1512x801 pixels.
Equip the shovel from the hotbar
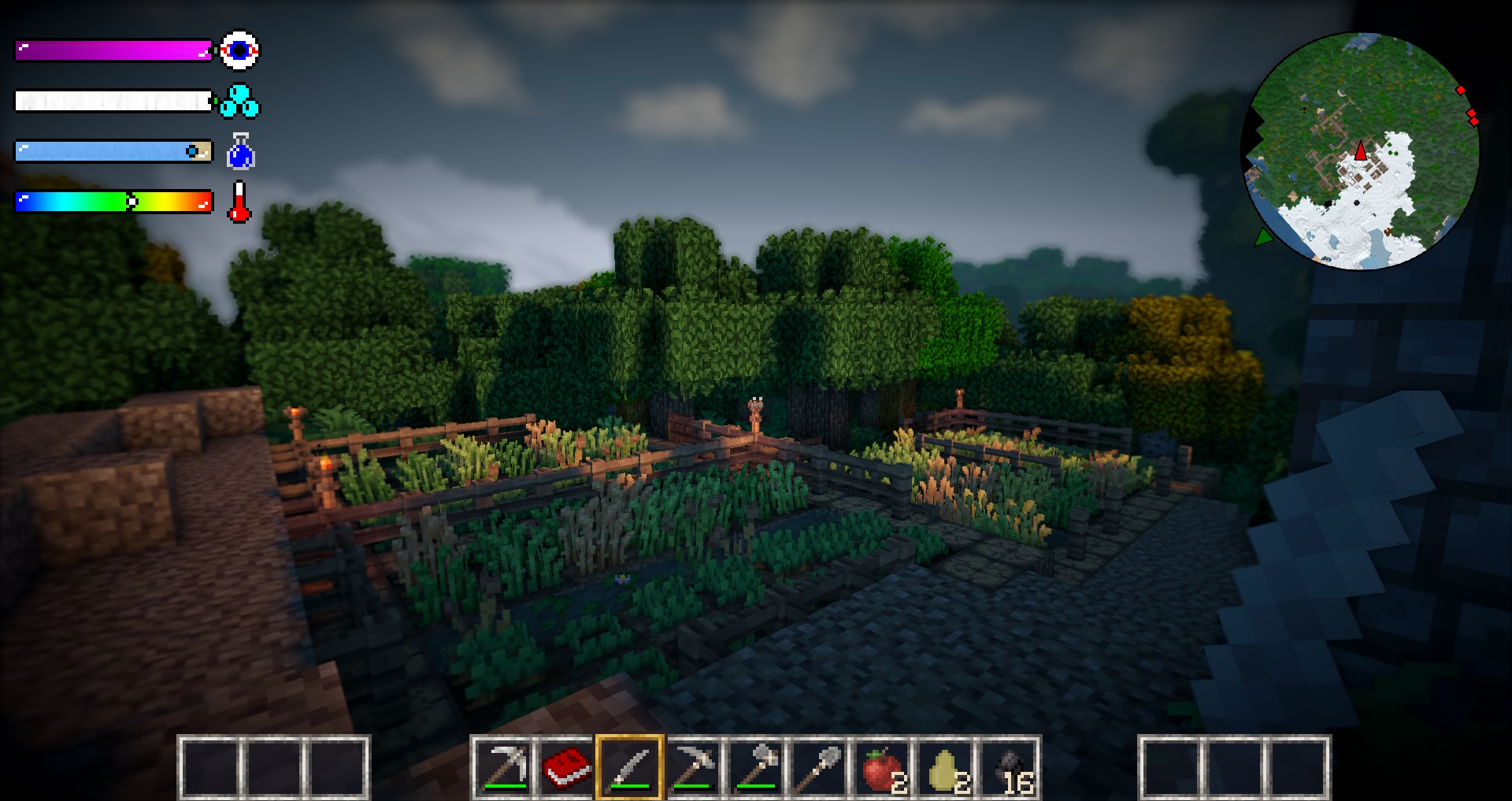pyautogui.click(x=819, y=767)
